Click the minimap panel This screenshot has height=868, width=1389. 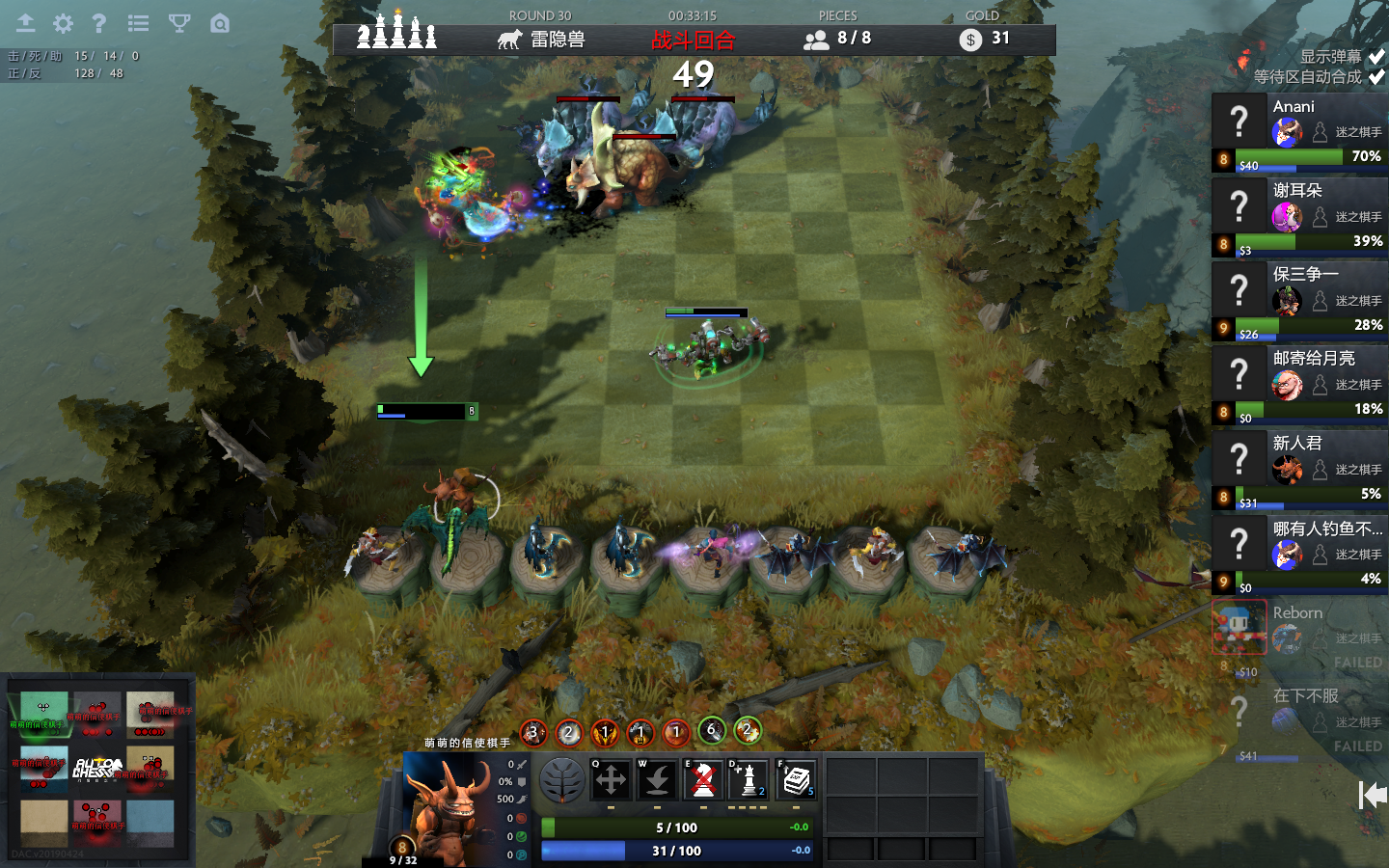tap(97, 770)
